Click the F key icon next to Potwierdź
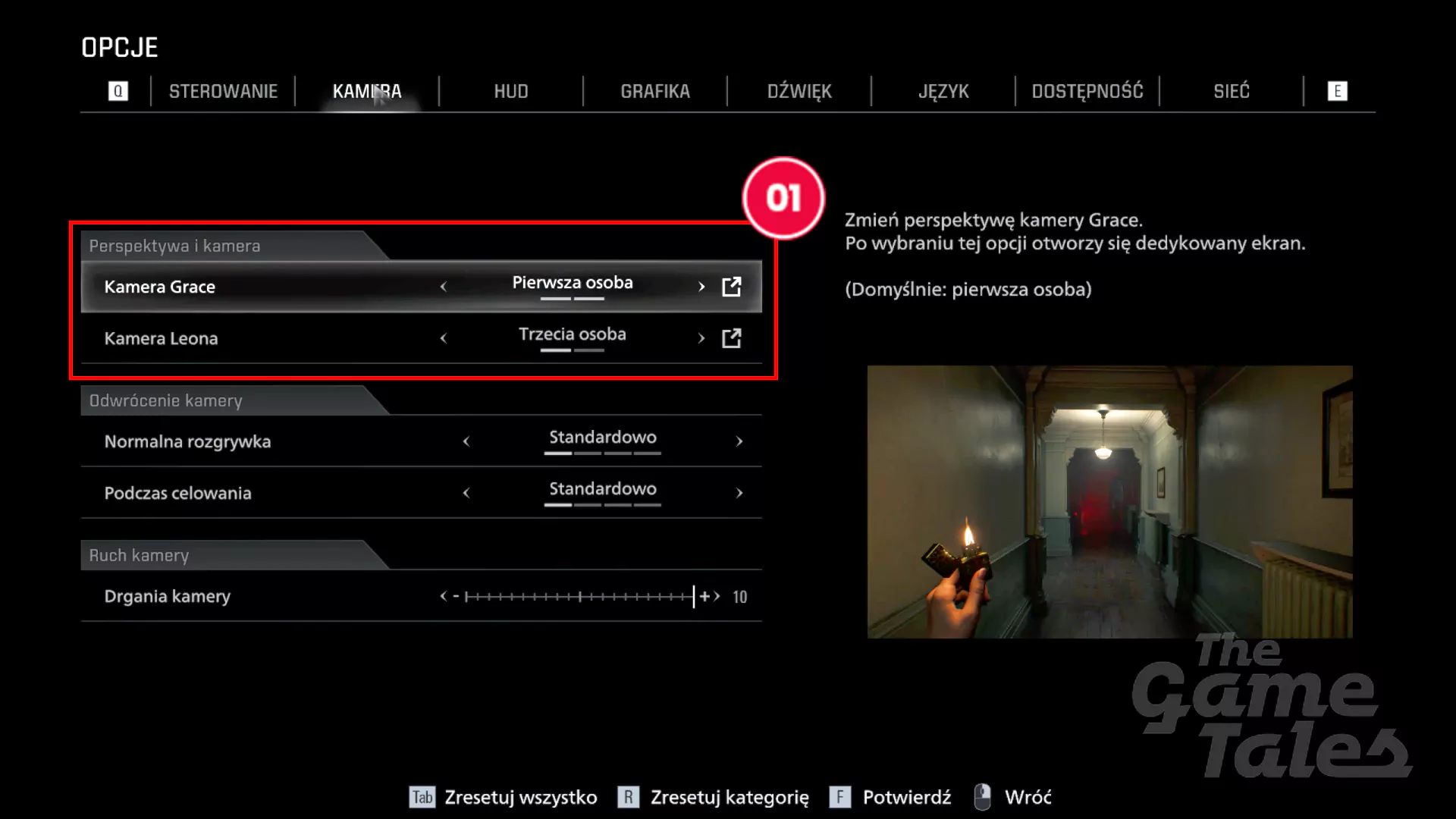Screen dimensions: 1456x819 pos(839,797)
